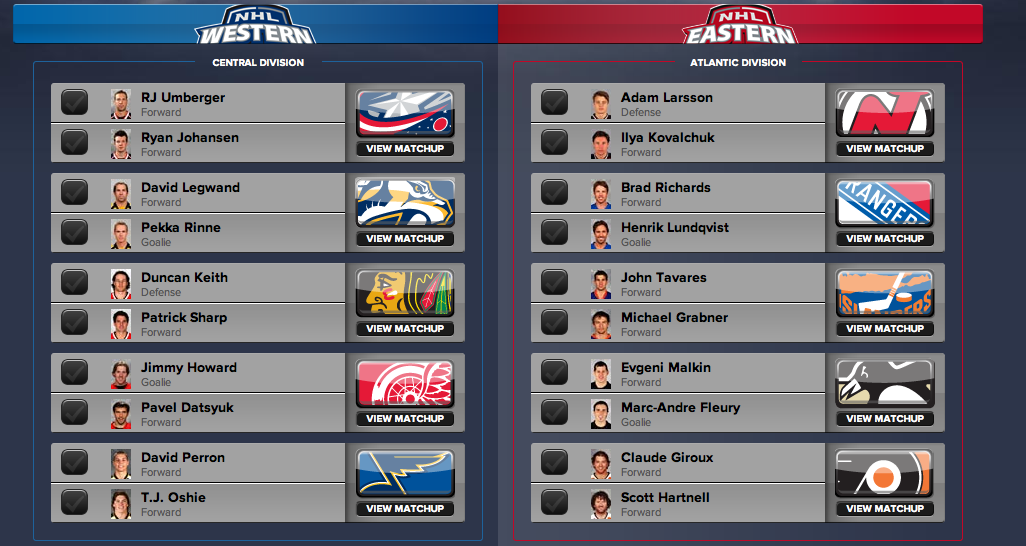View Matchup for the Columbus Blue Jackets

(x=405, y=149)
